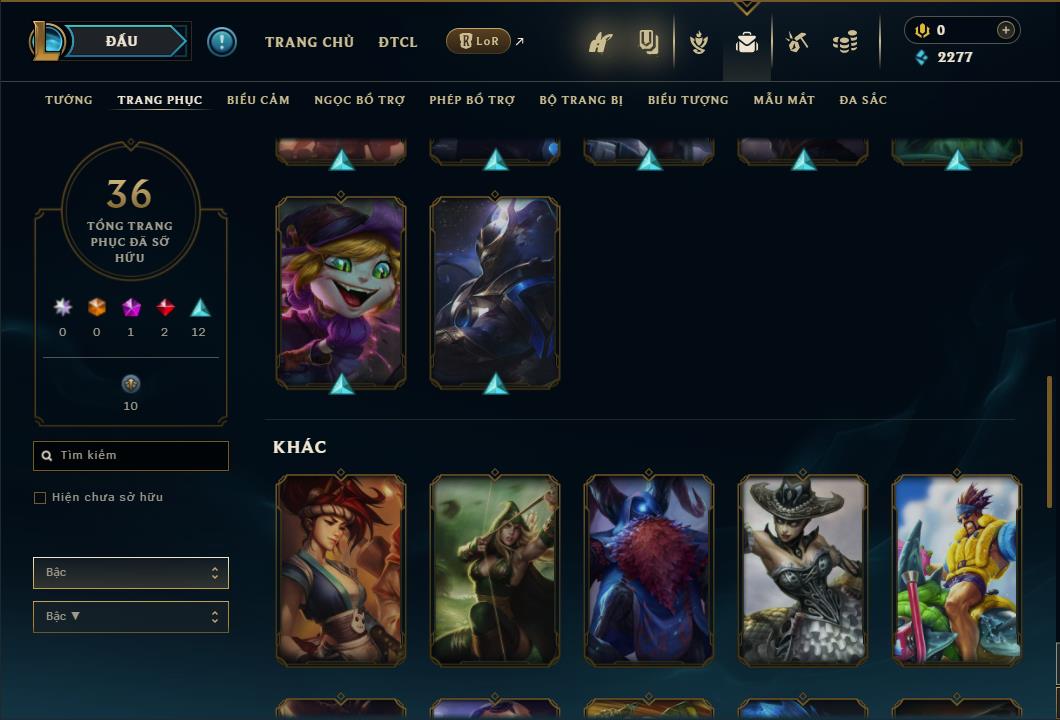Toggle the Hiện chưa sở hữu checkbox
This screenshot has width=1060, height=720.
[x=40, y=498]
